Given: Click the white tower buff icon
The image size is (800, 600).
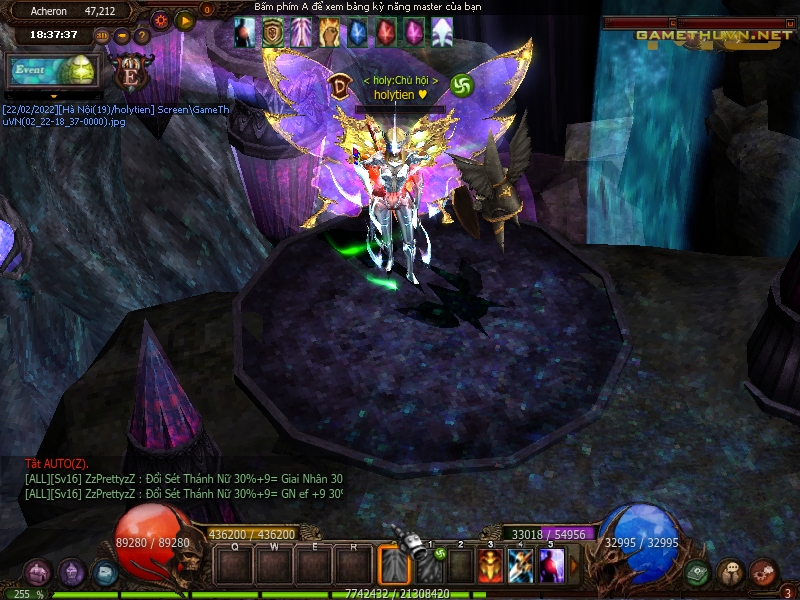Looking at the screenshot, I should [441, 33].
